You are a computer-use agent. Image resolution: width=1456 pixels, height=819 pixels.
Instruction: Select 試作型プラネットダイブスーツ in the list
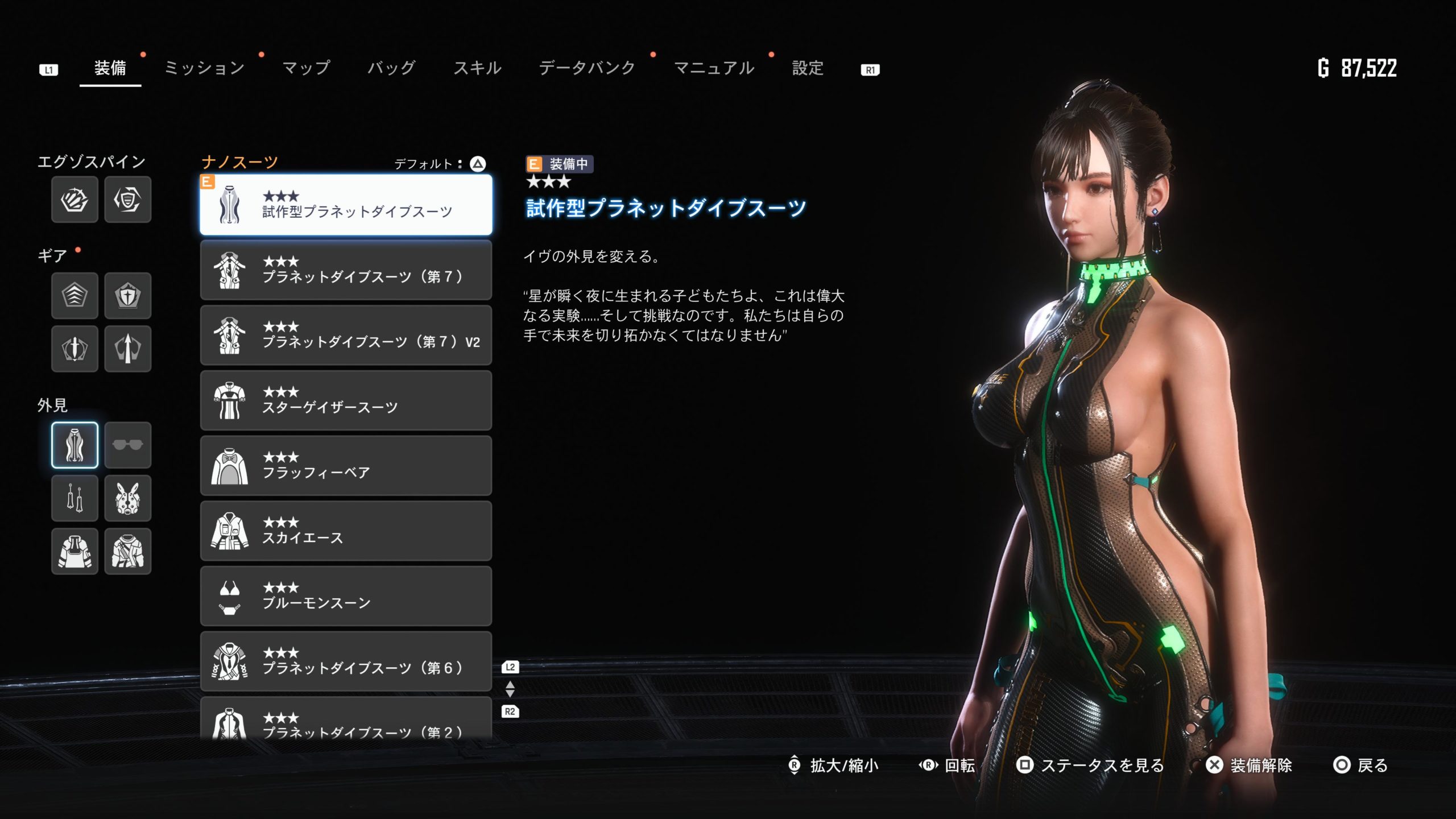click(346, 205)
